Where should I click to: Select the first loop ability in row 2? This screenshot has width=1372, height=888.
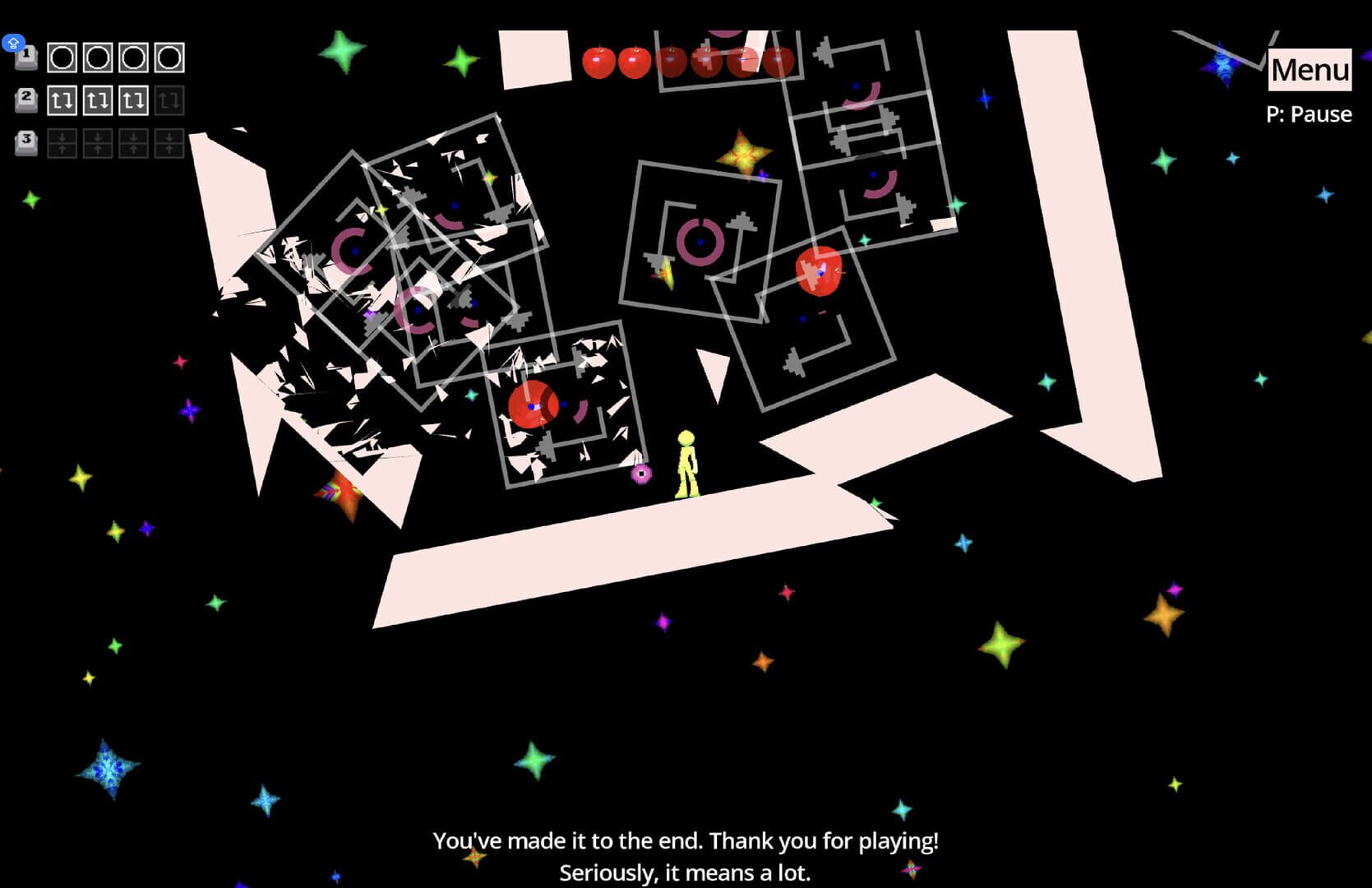[61, 101]
